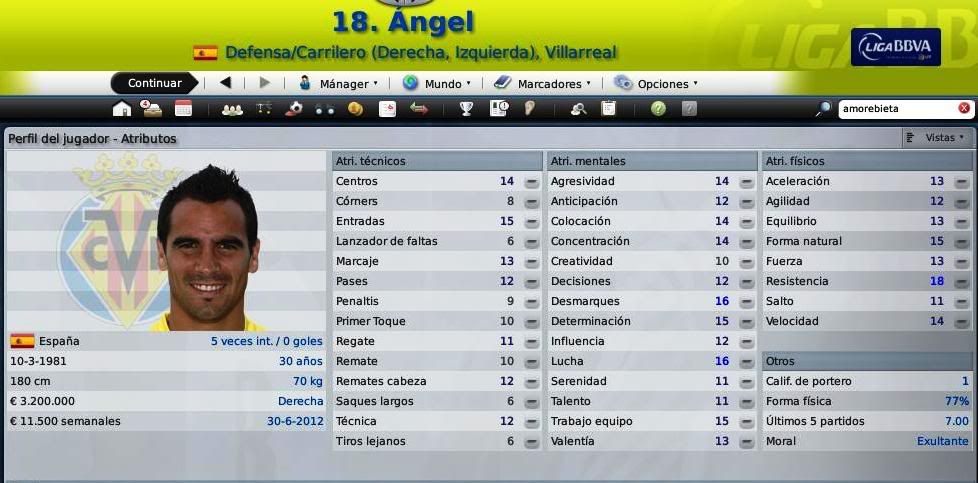
Task: Click the Continuar button
Action: coord(155,83)
